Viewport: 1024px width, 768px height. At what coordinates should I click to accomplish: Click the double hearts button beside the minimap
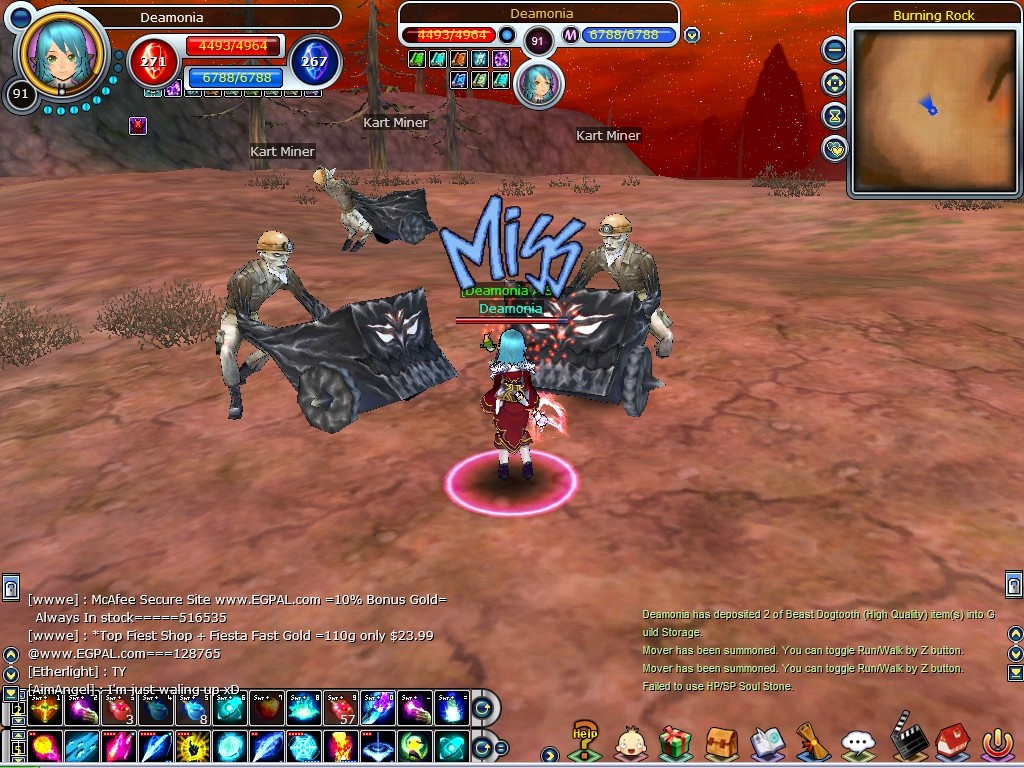834,150
